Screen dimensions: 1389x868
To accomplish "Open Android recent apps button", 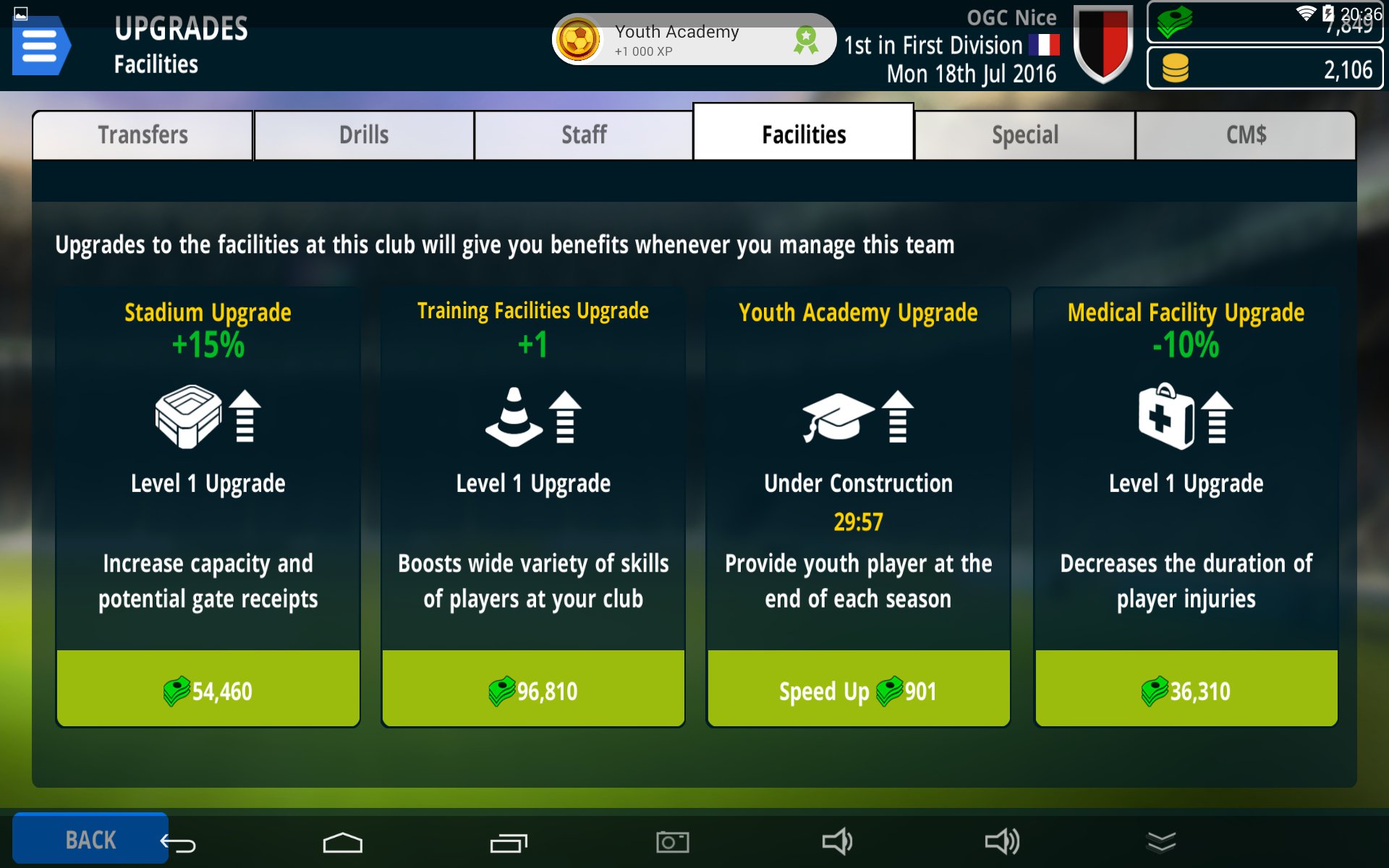I will point(509,842).
